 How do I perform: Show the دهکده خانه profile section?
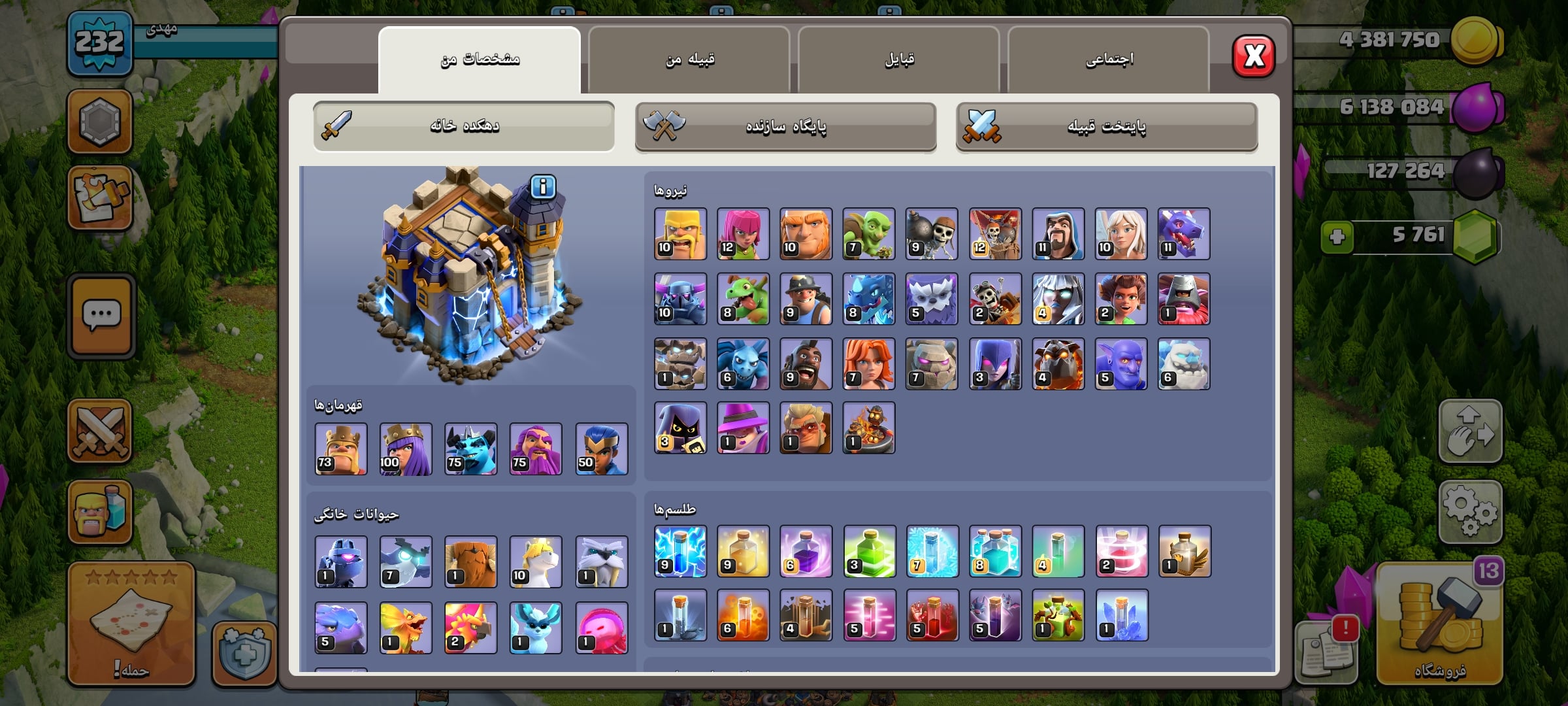point(464,126)
